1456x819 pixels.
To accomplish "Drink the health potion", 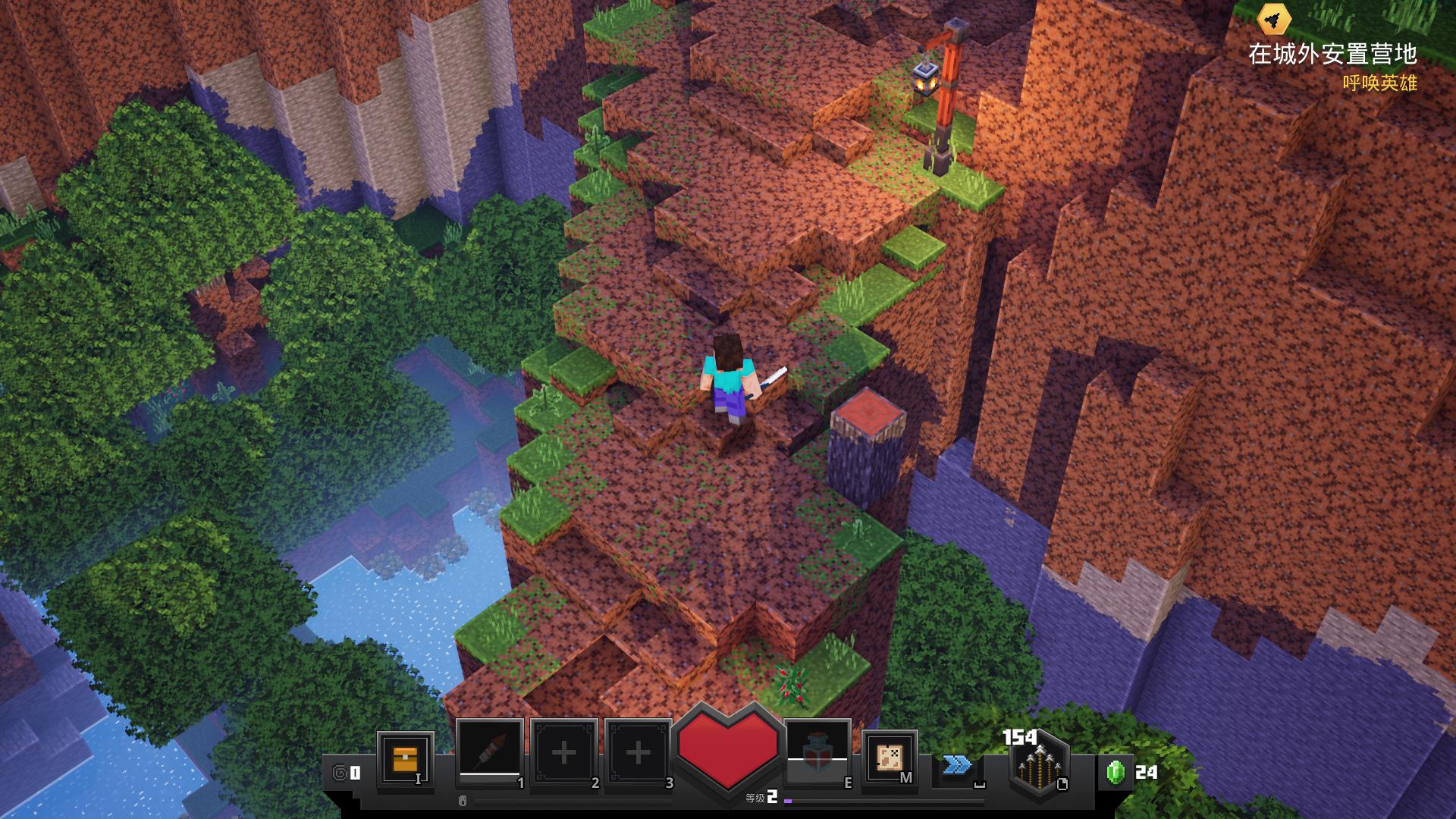I will pyautogui.click(x=817, y=754).
